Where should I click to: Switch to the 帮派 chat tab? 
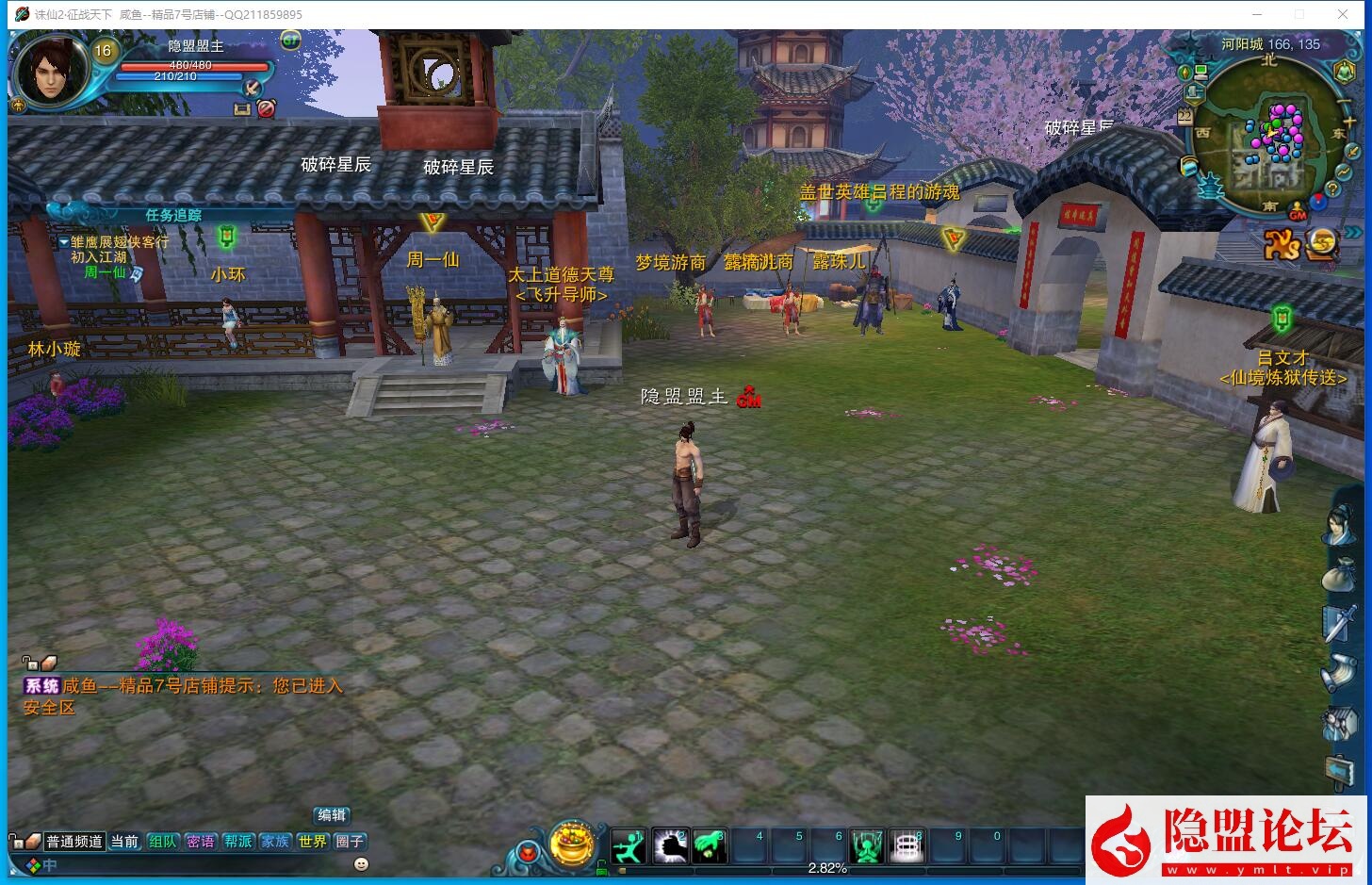coord(237,842)
